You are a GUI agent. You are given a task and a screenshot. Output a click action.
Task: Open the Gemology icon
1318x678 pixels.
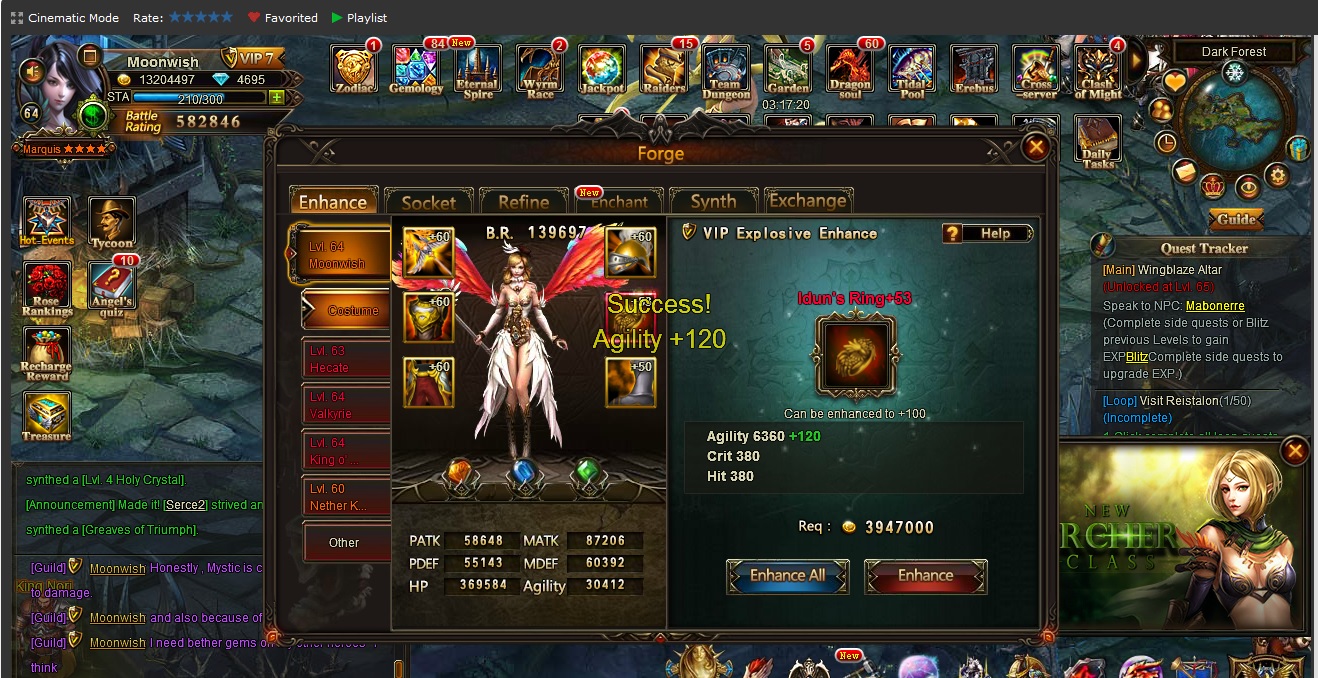(x=416, y=69)
